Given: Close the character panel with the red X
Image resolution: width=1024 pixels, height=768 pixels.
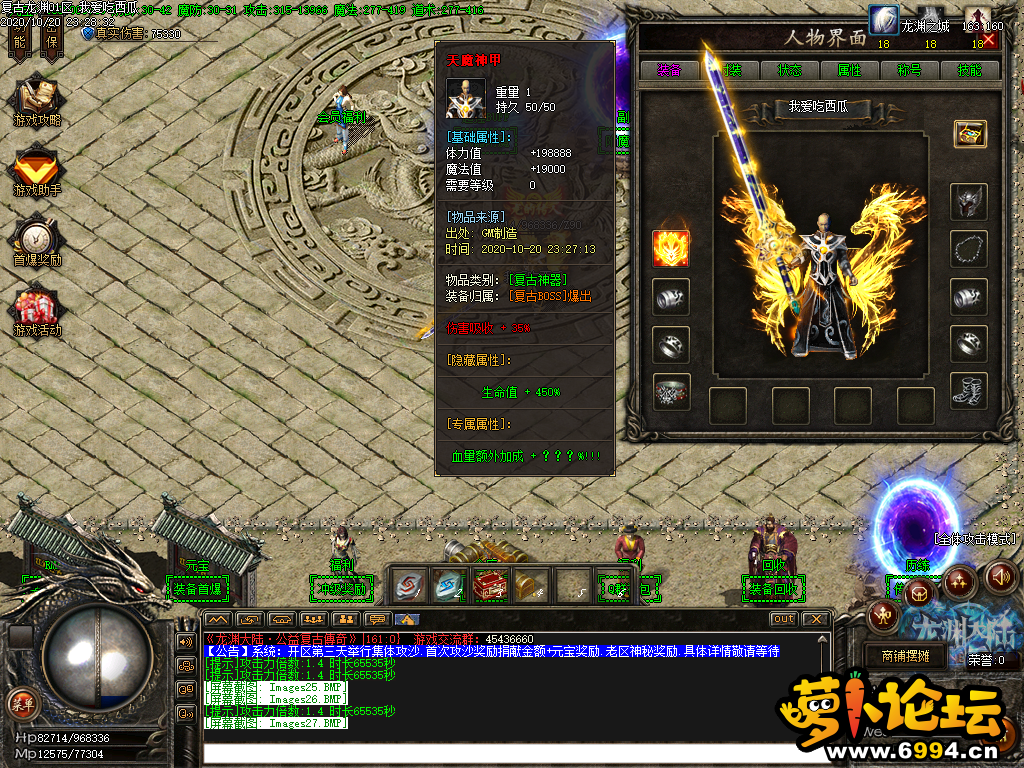Looking at the screenshot, I should pyautogui.click(x=989, y=40).
